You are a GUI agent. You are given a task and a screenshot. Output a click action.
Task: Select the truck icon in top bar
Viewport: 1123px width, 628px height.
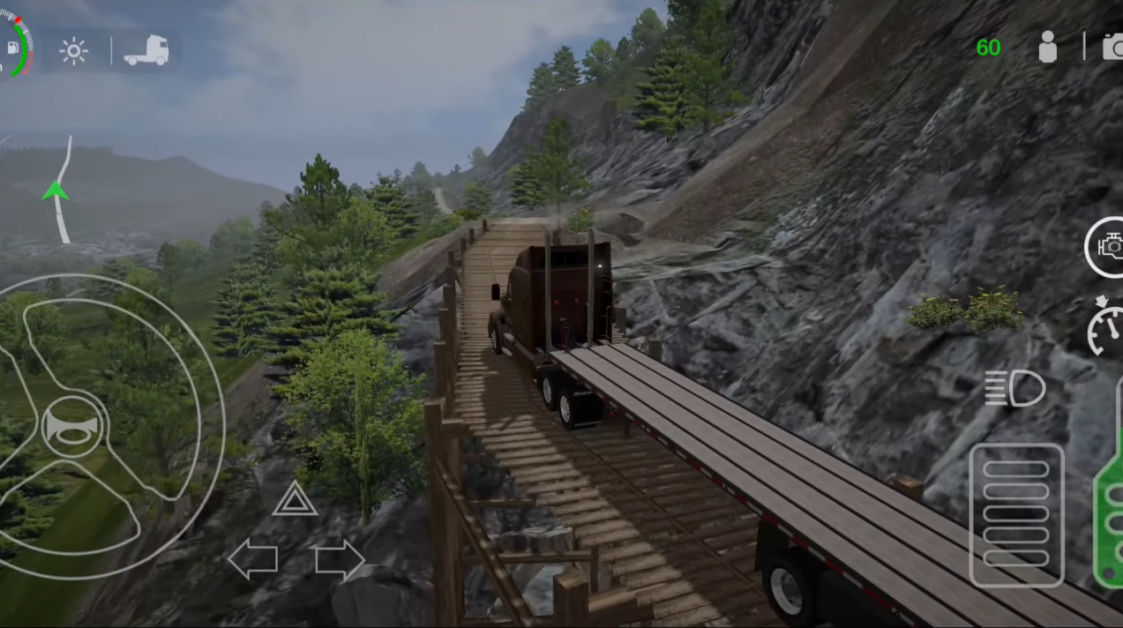(146, 50)
